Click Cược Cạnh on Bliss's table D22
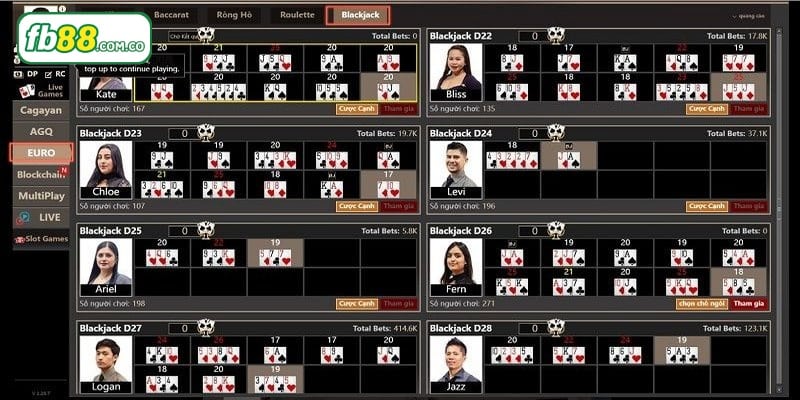 coord(707,108)
